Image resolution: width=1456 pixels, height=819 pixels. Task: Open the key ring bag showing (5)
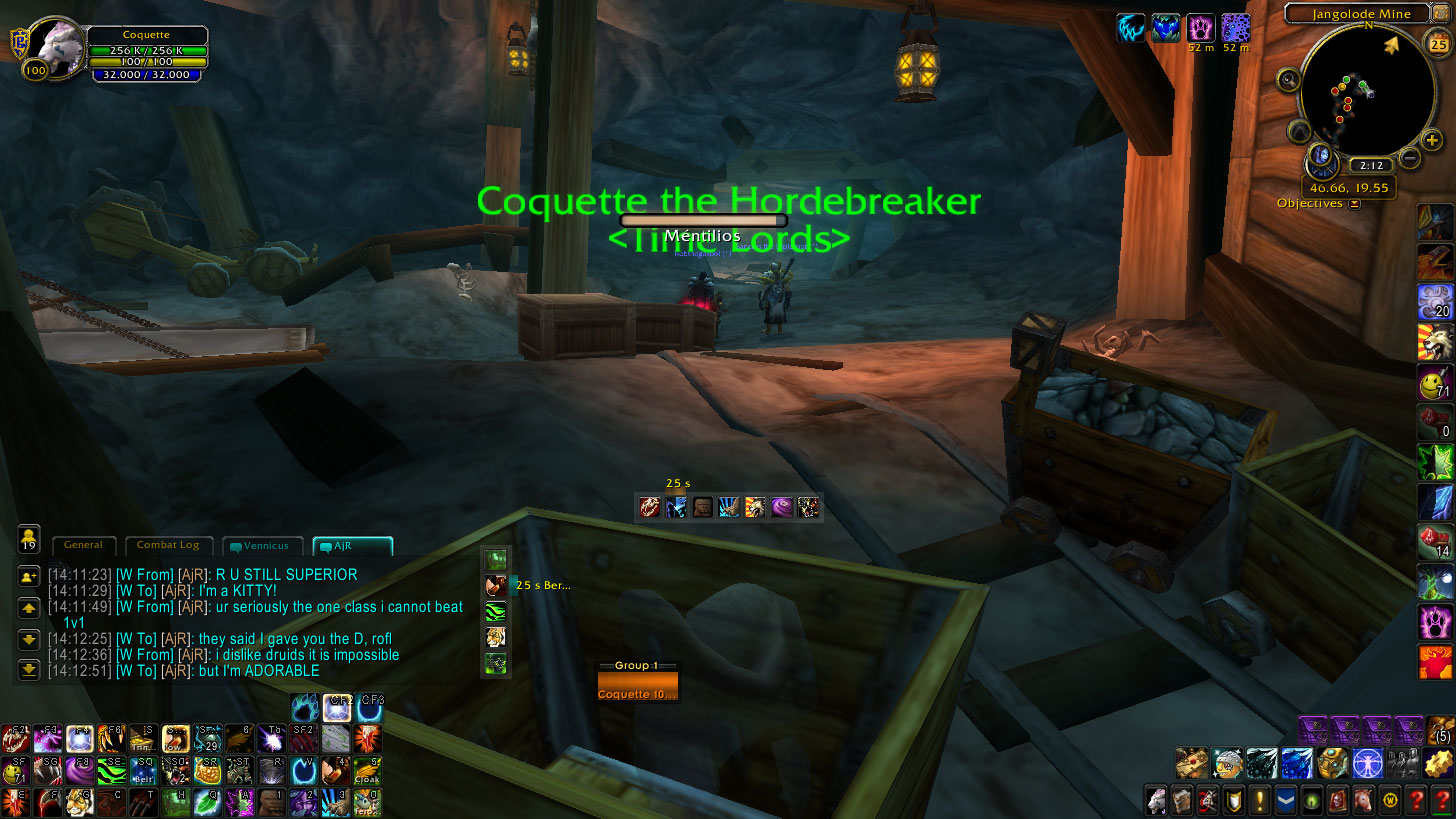pos(1441,730)
